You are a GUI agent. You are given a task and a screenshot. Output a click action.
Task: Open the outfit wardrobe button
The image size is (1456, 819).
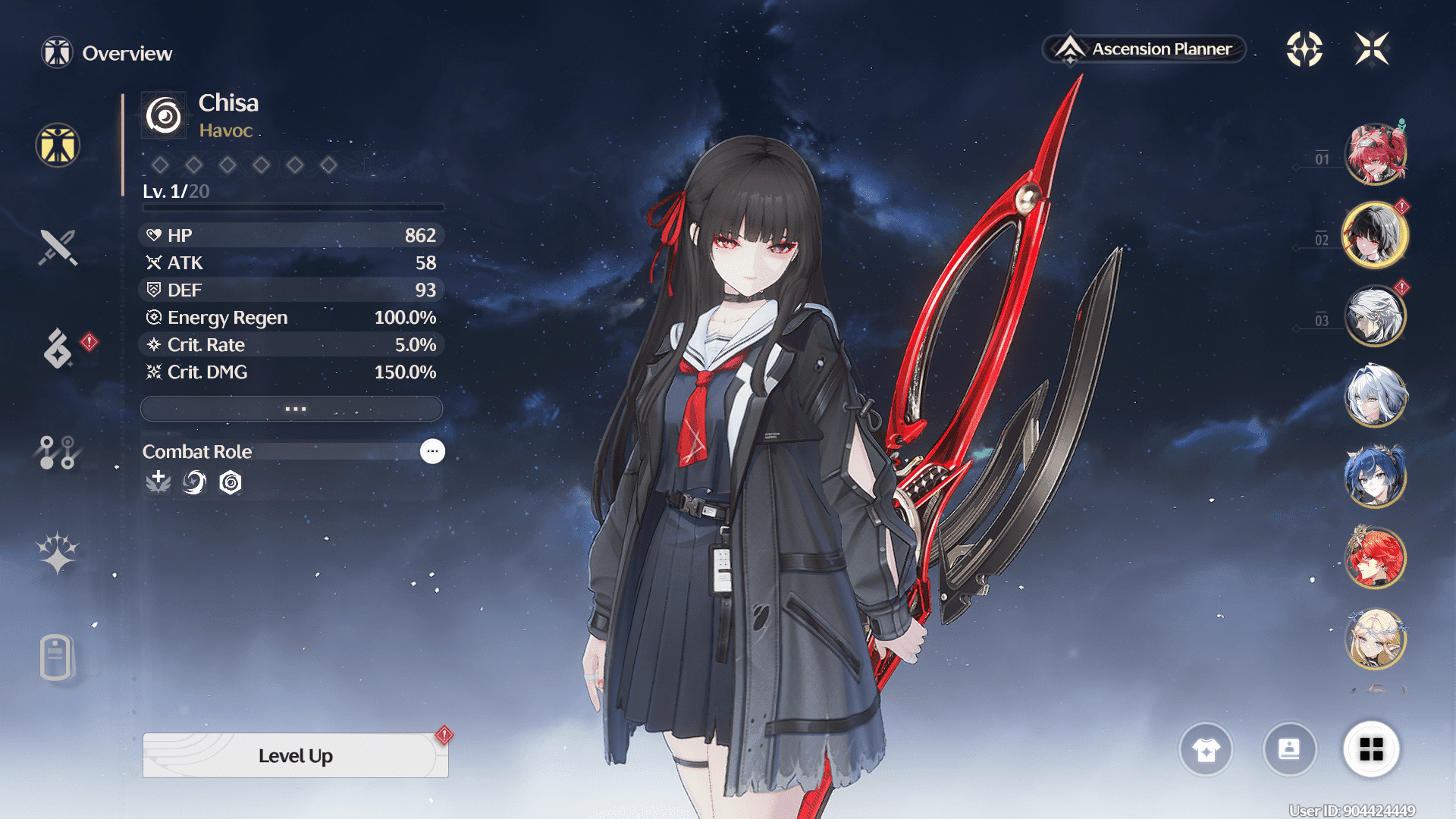(x=1206, y=750)
